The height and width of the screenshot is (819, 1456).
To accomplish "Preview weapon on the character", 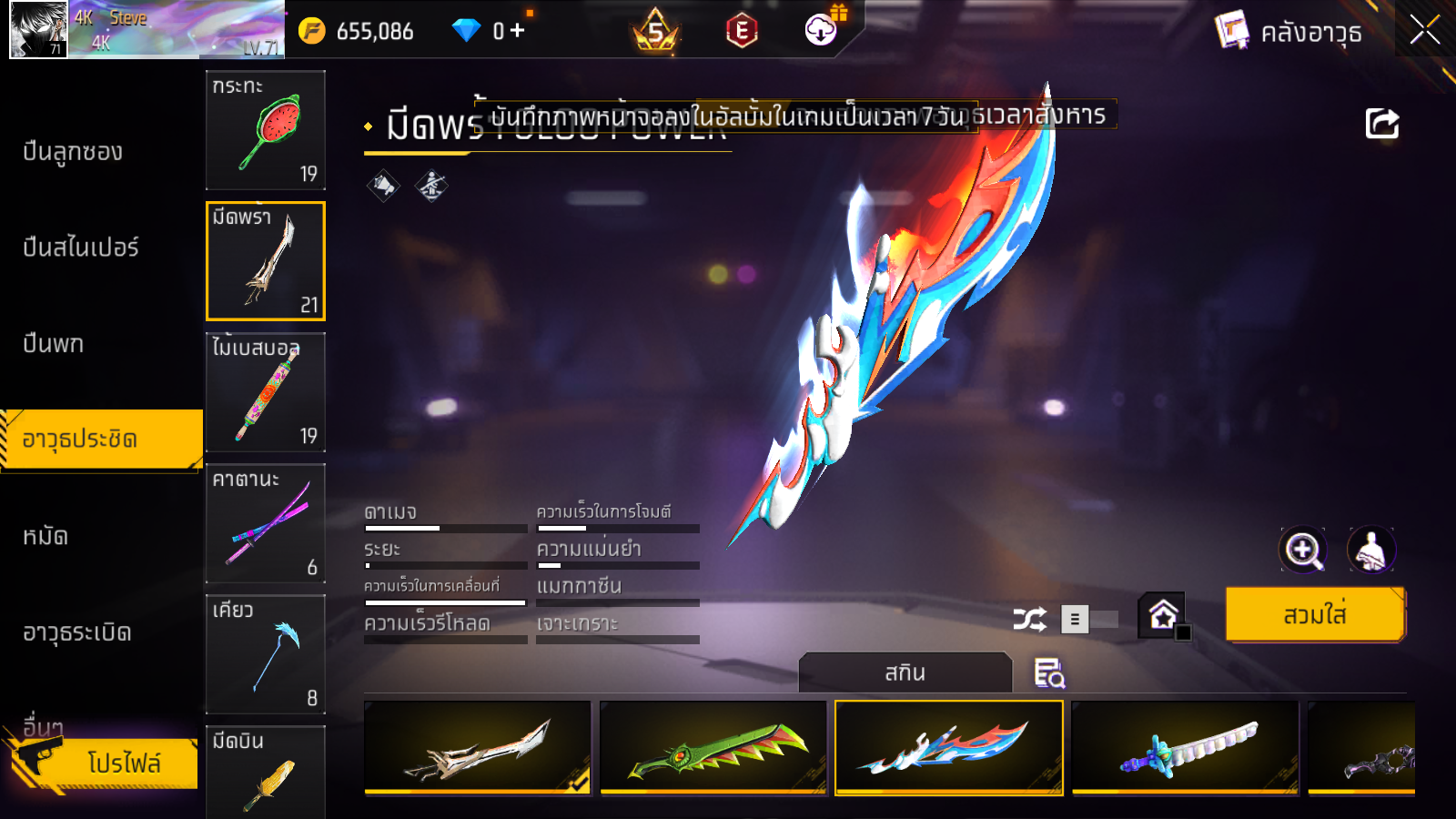I will 1370,550.
